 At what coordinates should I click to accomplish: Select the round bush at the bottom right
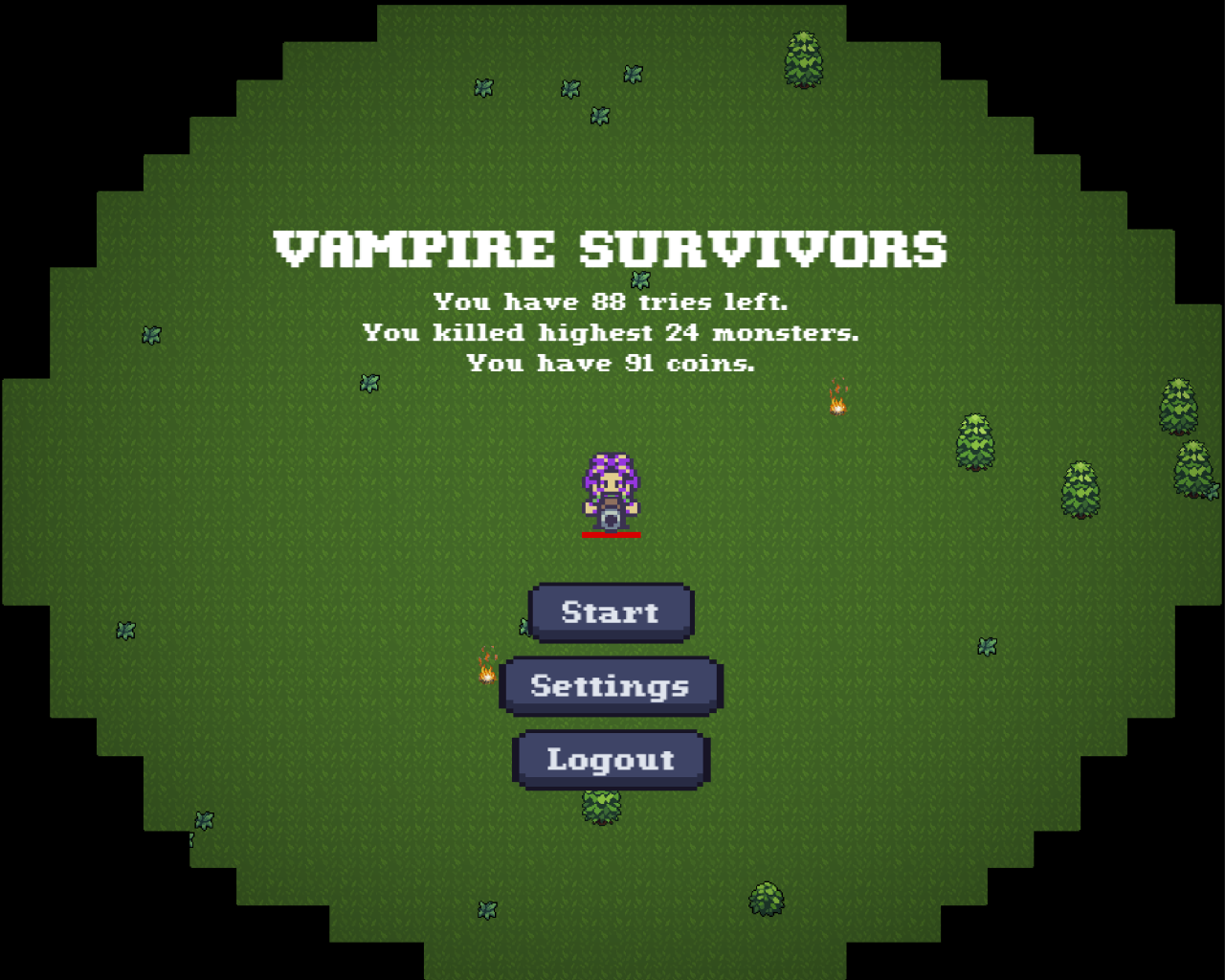[x=764, y=900]
